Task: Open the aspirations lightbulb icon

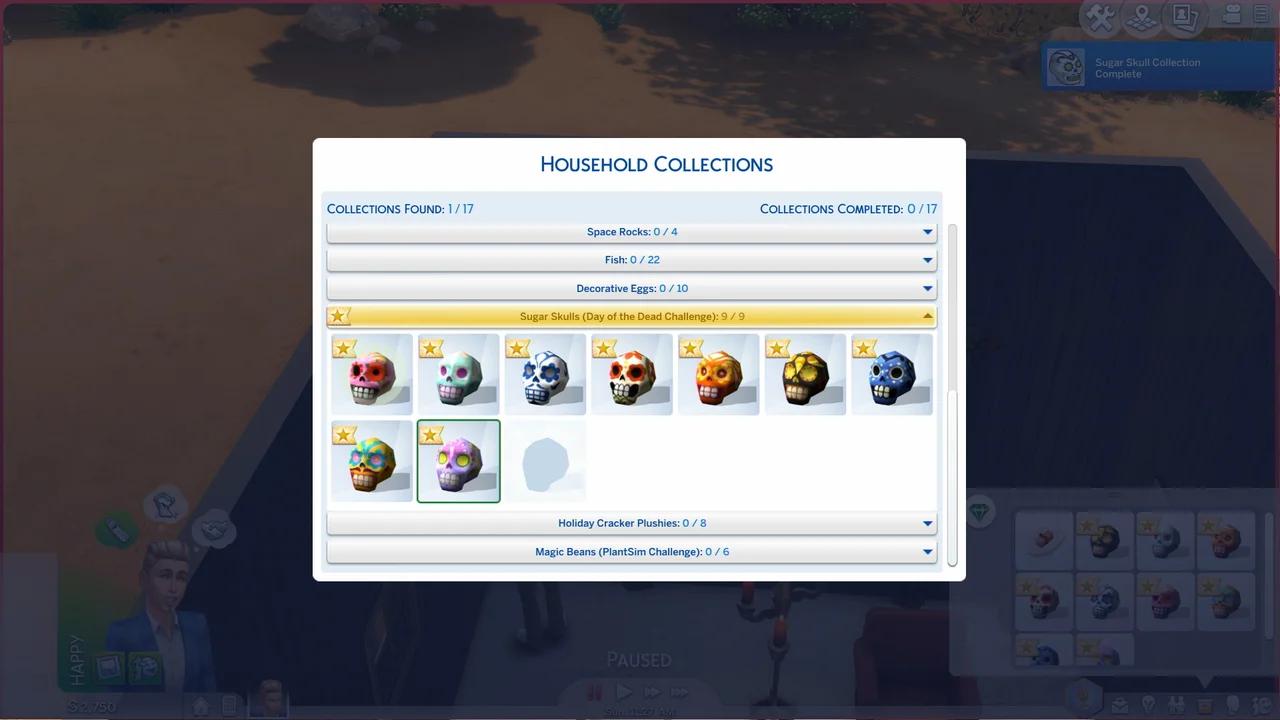Action: [1150, 704]
